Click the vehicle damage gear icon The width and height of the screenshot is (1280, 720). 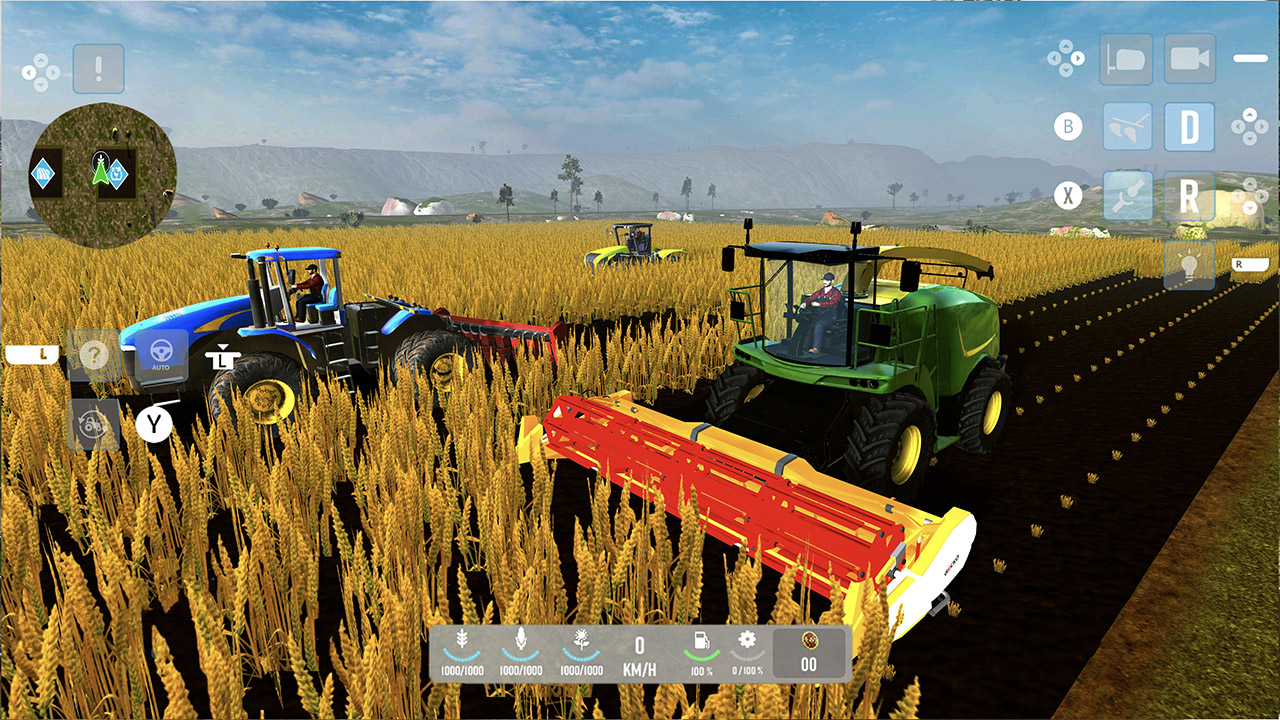click(746, 637)
